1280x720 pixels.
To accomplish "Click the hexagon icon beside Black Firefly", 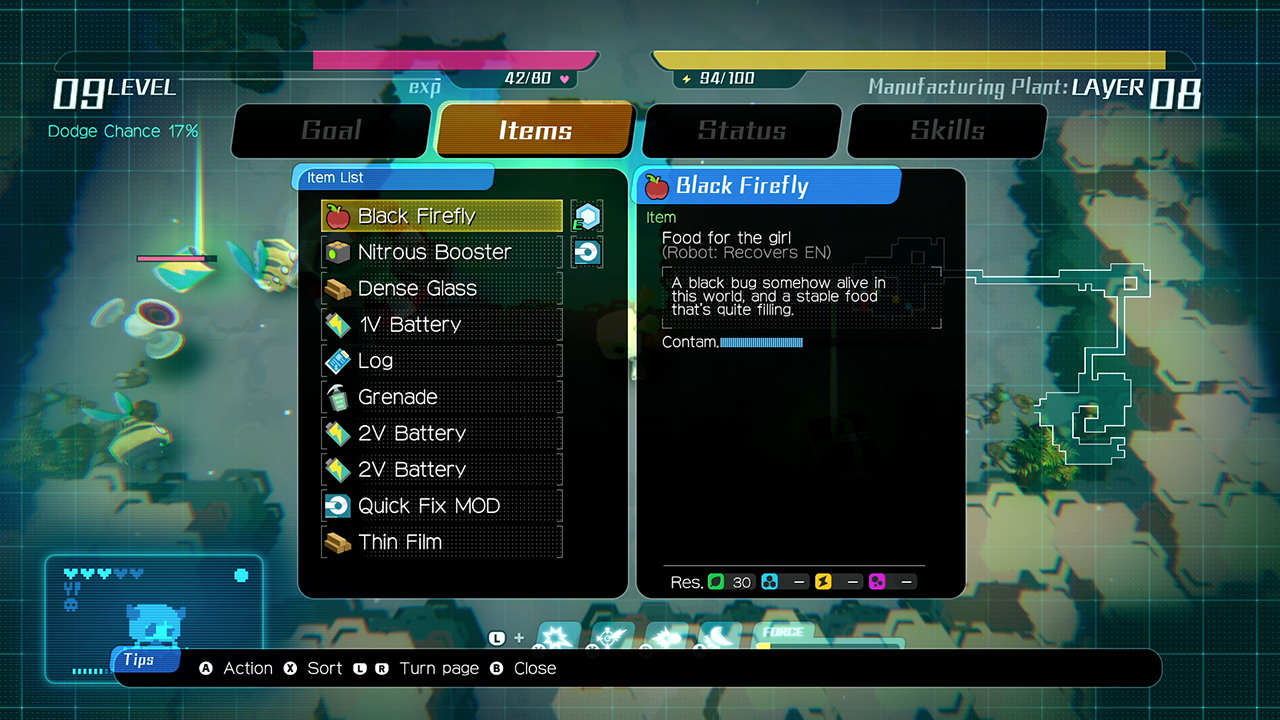I will coord(586,216).
